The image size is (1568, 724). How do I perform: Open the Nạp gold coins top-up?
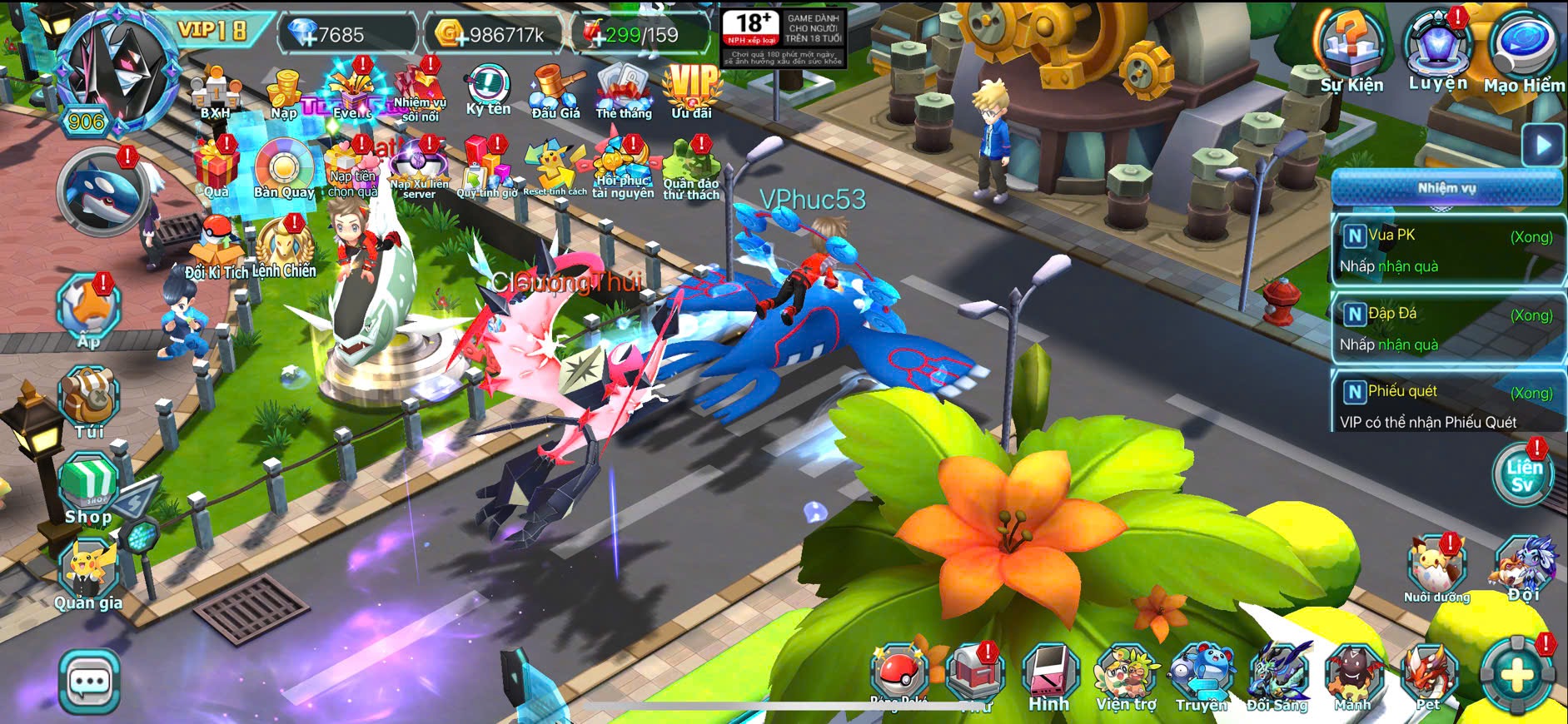click(x=284, y=93)
